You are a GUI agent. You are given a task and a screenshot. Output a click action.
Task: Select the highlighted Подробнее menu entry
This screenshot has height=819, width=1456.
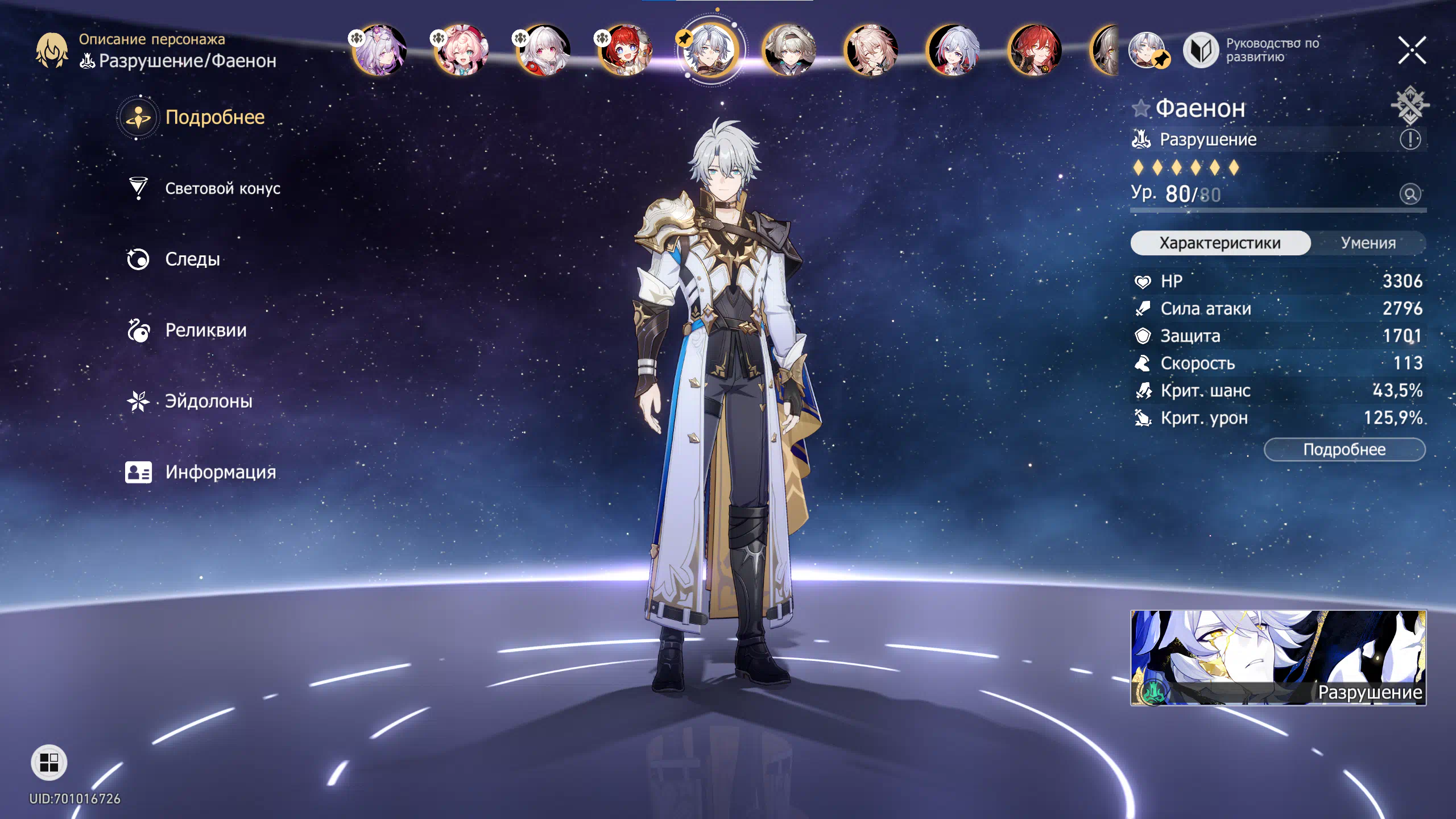coord(214,117)
